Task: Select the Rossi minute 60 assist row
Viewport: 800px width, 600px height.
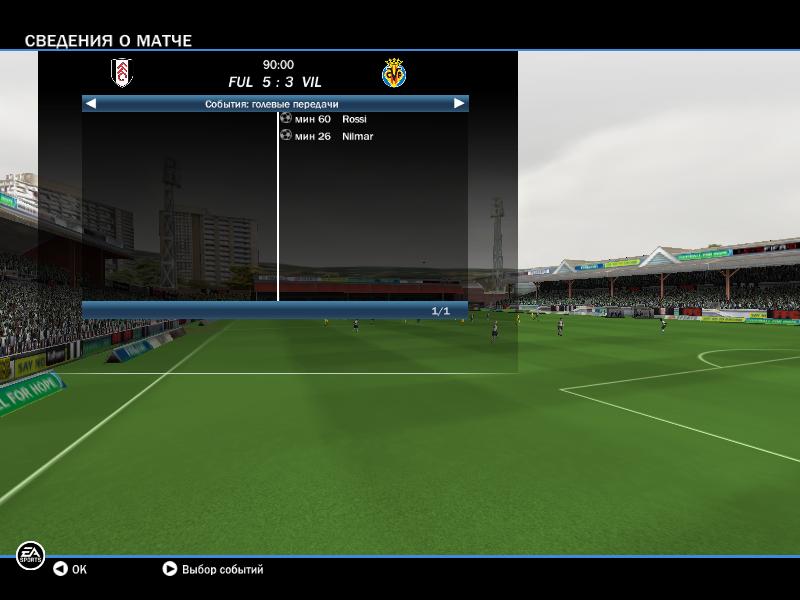Action: pos(354,119)
